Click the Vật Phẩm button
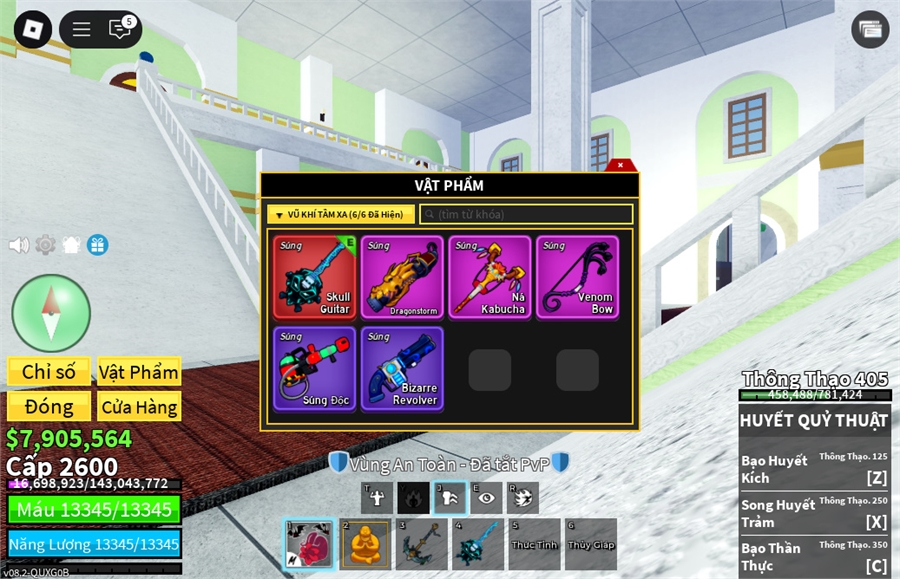 139,372
